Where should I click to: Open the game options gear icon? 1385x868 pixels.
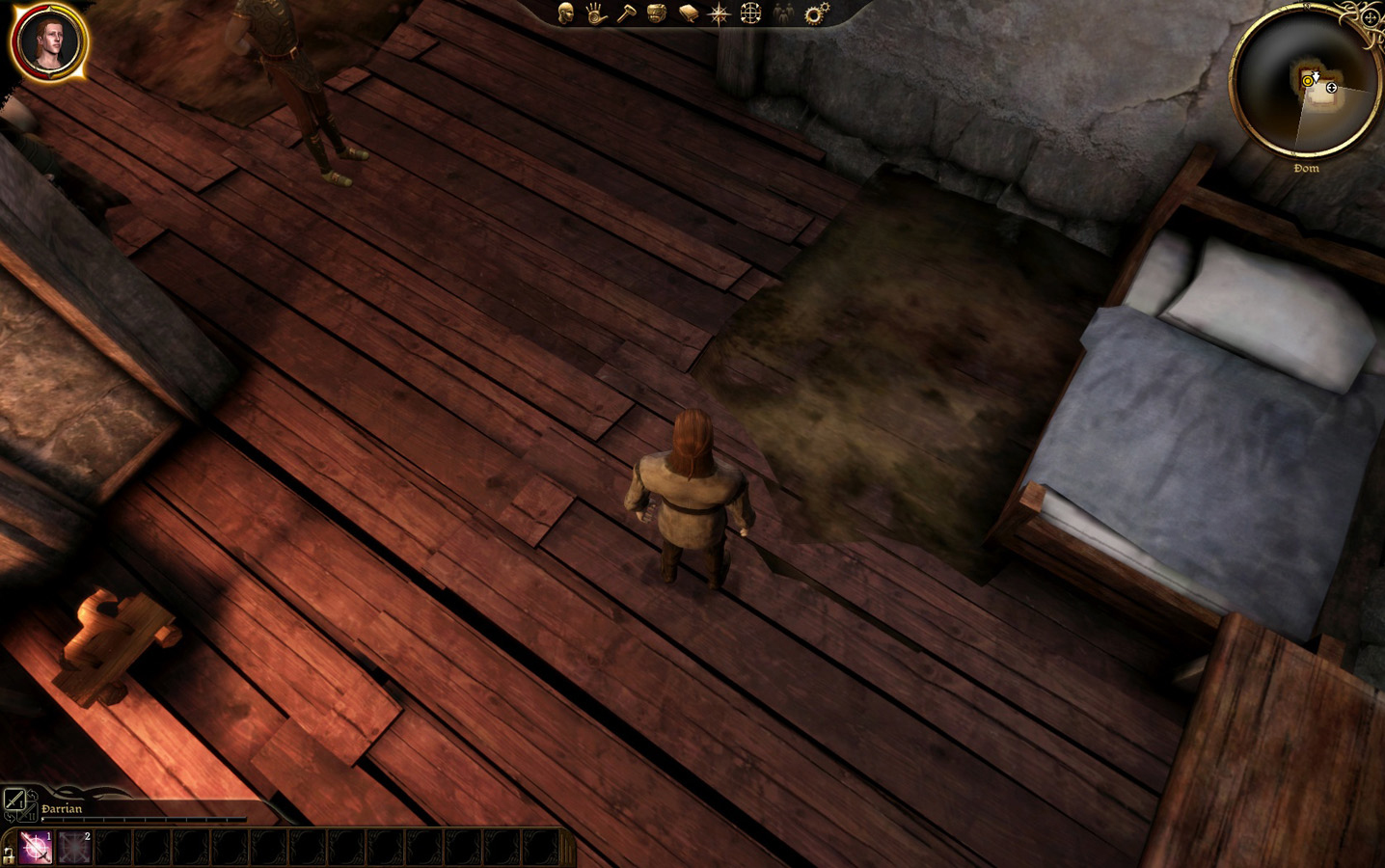point(816,14)
